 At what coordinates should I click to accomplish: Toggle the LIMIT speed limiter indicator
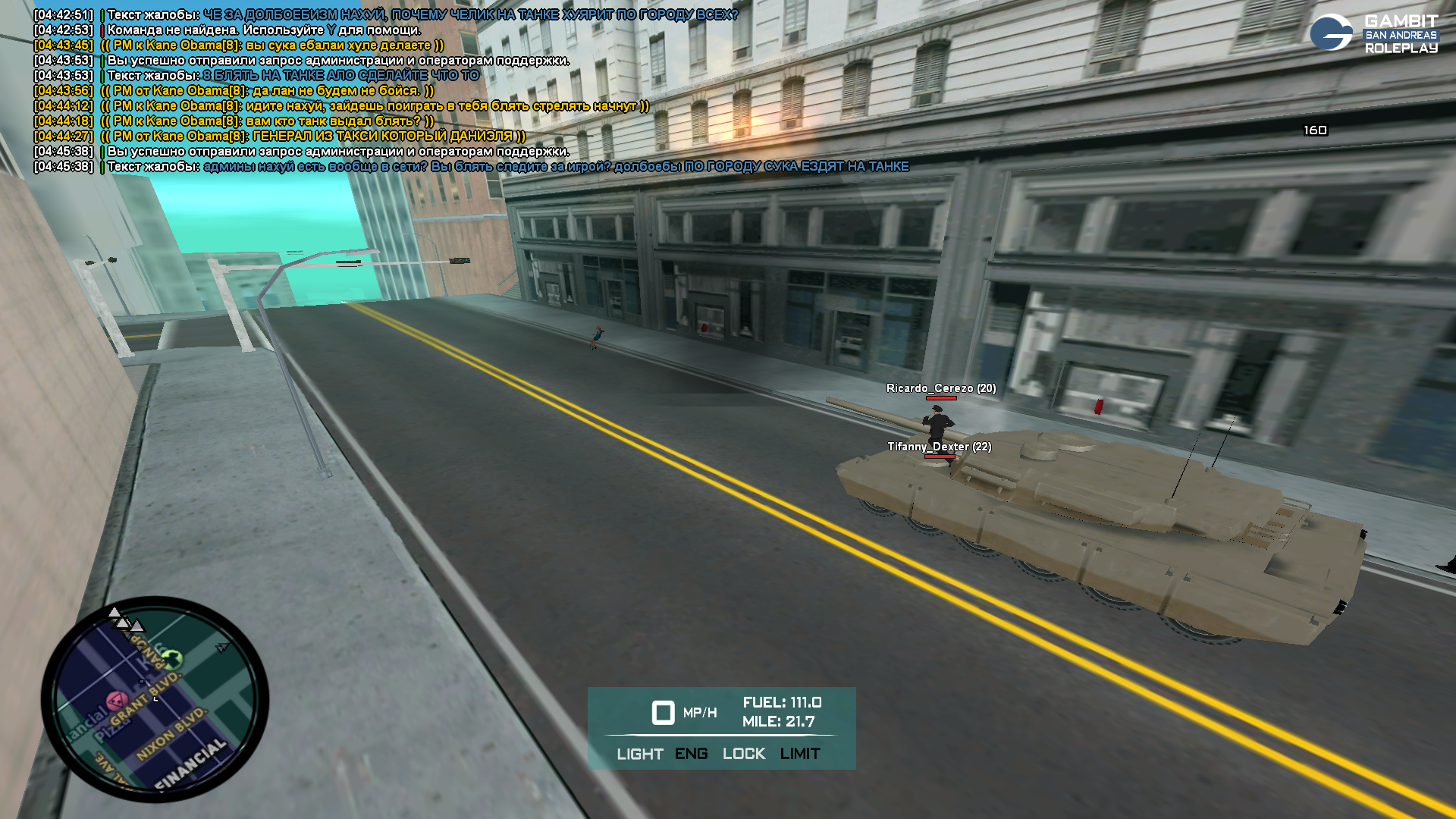[x=799, y=754]
